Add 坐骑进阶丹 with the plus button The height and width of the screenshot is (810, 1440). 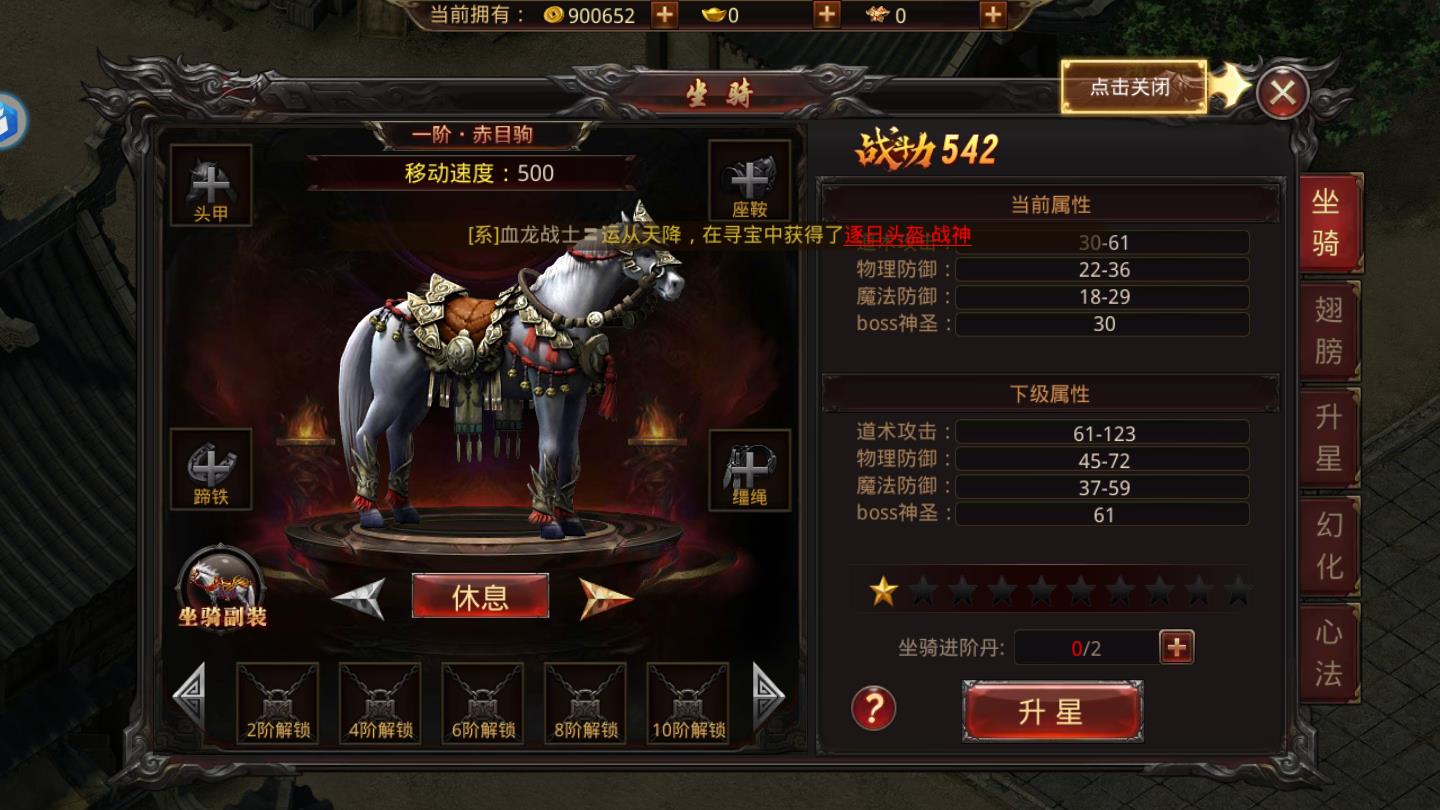(x=1175, y=647)
